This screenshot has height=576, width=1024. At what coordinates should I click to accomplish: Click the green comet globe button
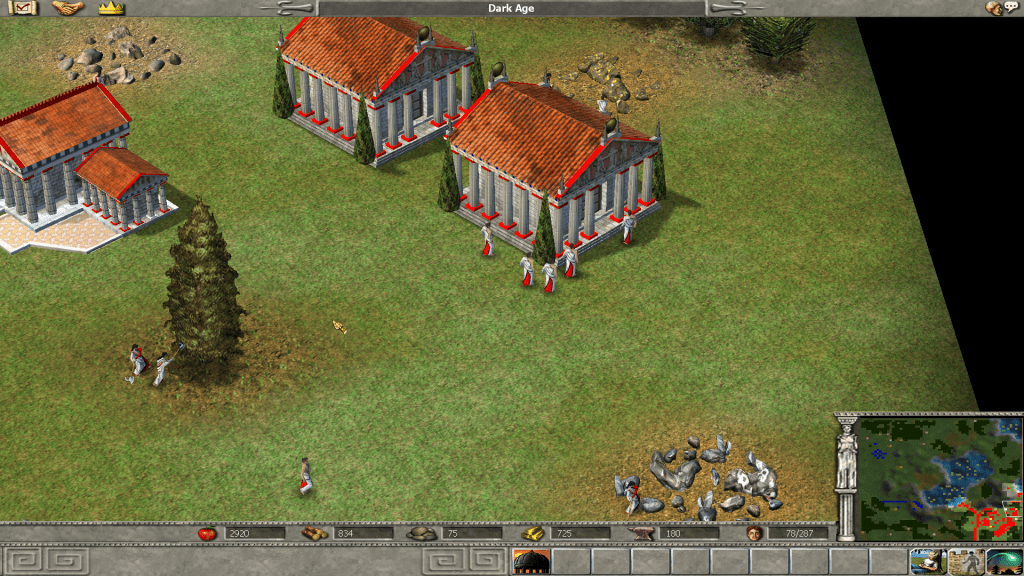[x=1004, y=561]
